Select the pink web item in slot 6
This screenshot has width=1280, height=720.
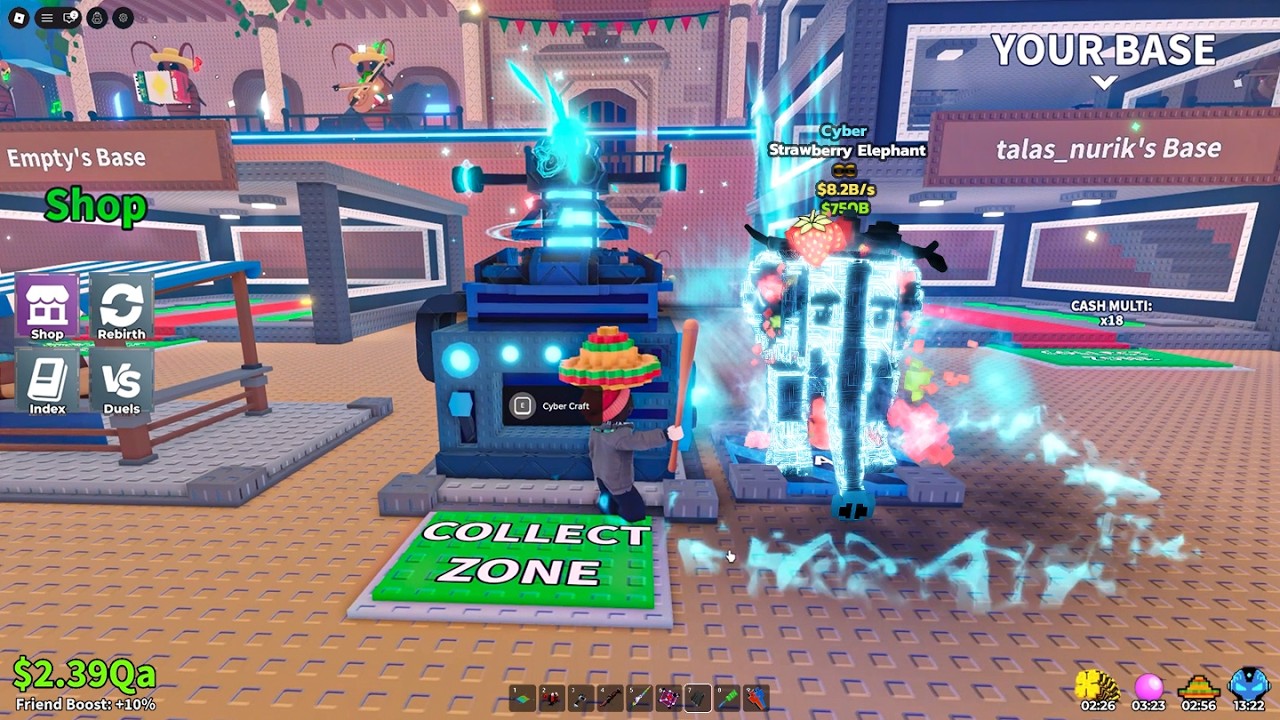pyautogui.click(x=668, y=697)
